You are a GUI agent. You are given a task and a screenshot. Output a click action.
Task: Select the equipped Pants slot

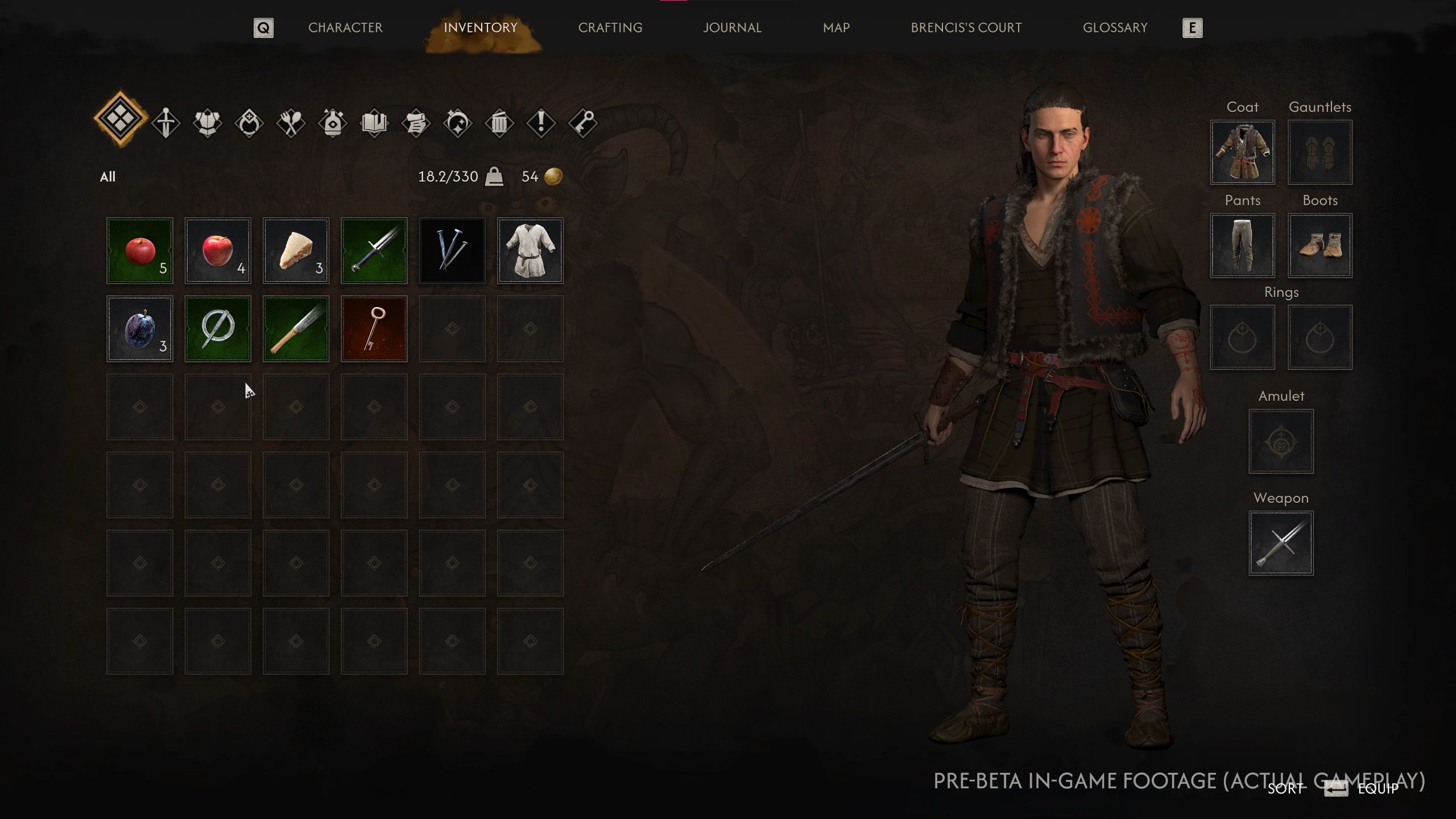pos(1242,246)
